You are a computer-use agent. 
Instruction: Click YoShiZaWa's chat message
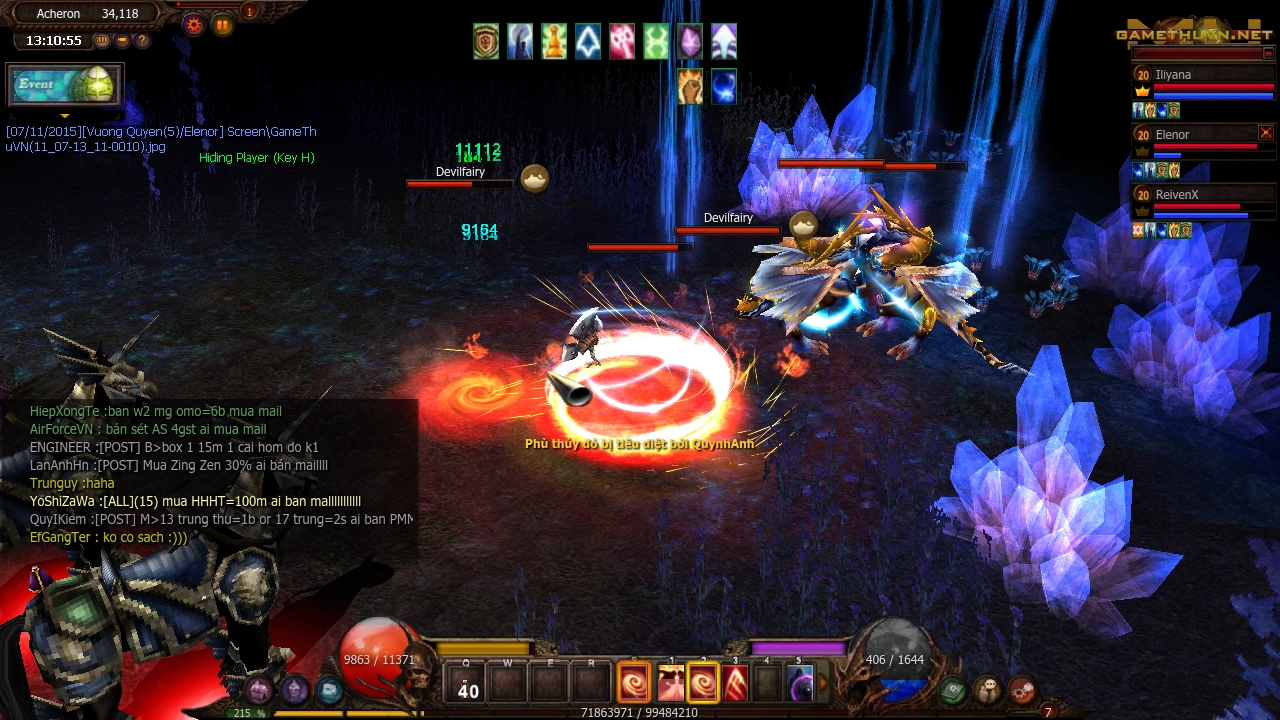pyautogui.click(x=195, y=501)
